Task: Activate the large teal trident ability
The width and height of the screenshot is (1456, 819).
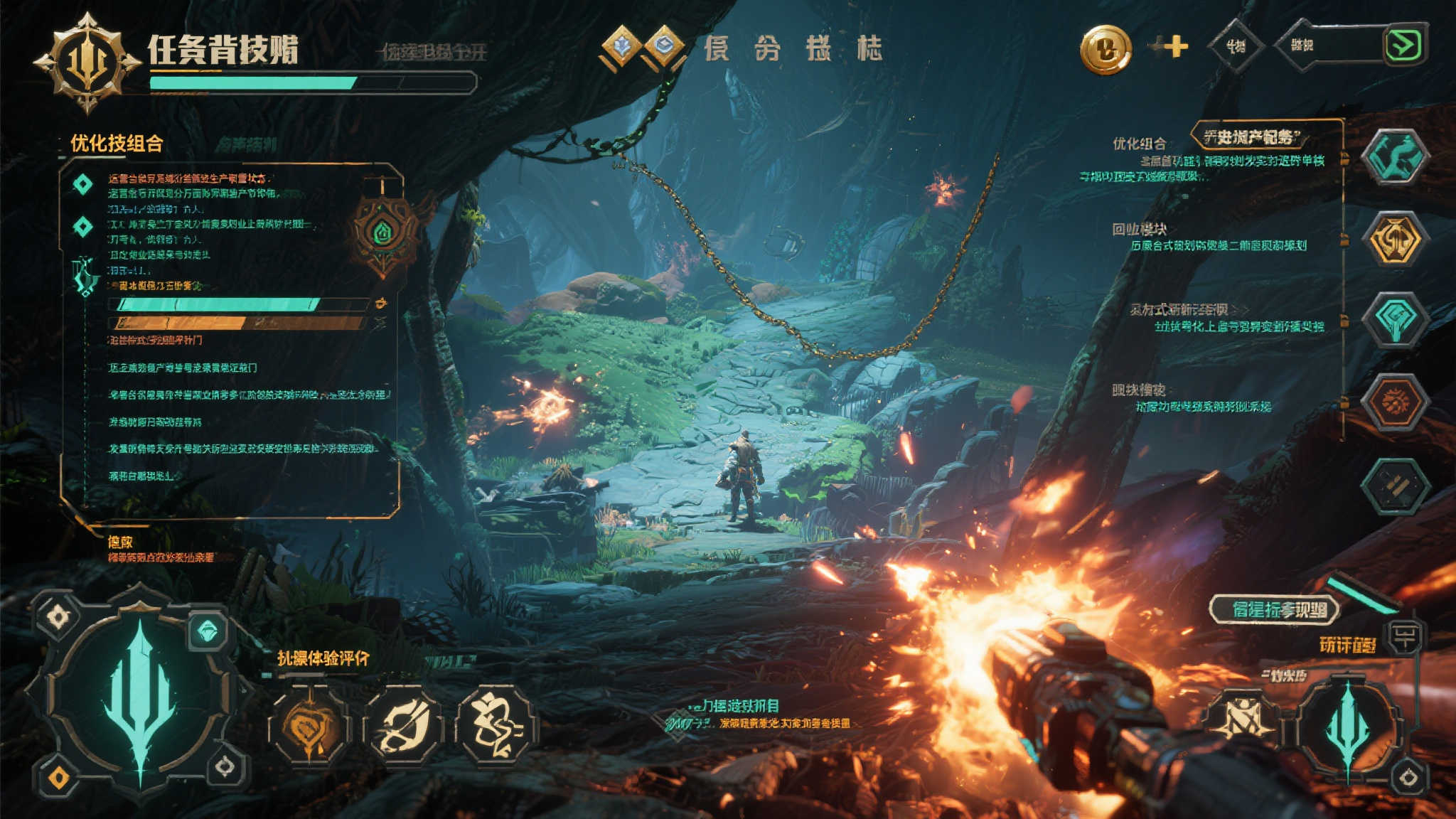Action: (x=140, y=693)
